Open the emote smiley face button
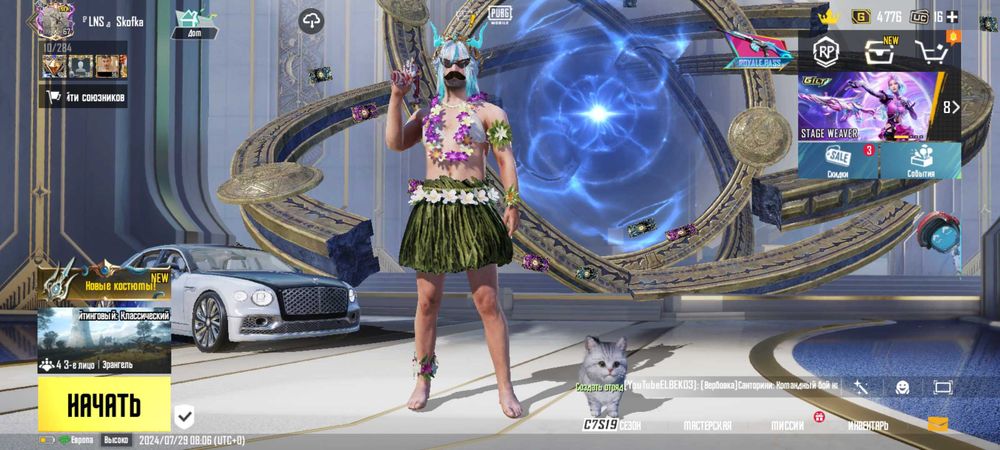 (x=902, y=387)
